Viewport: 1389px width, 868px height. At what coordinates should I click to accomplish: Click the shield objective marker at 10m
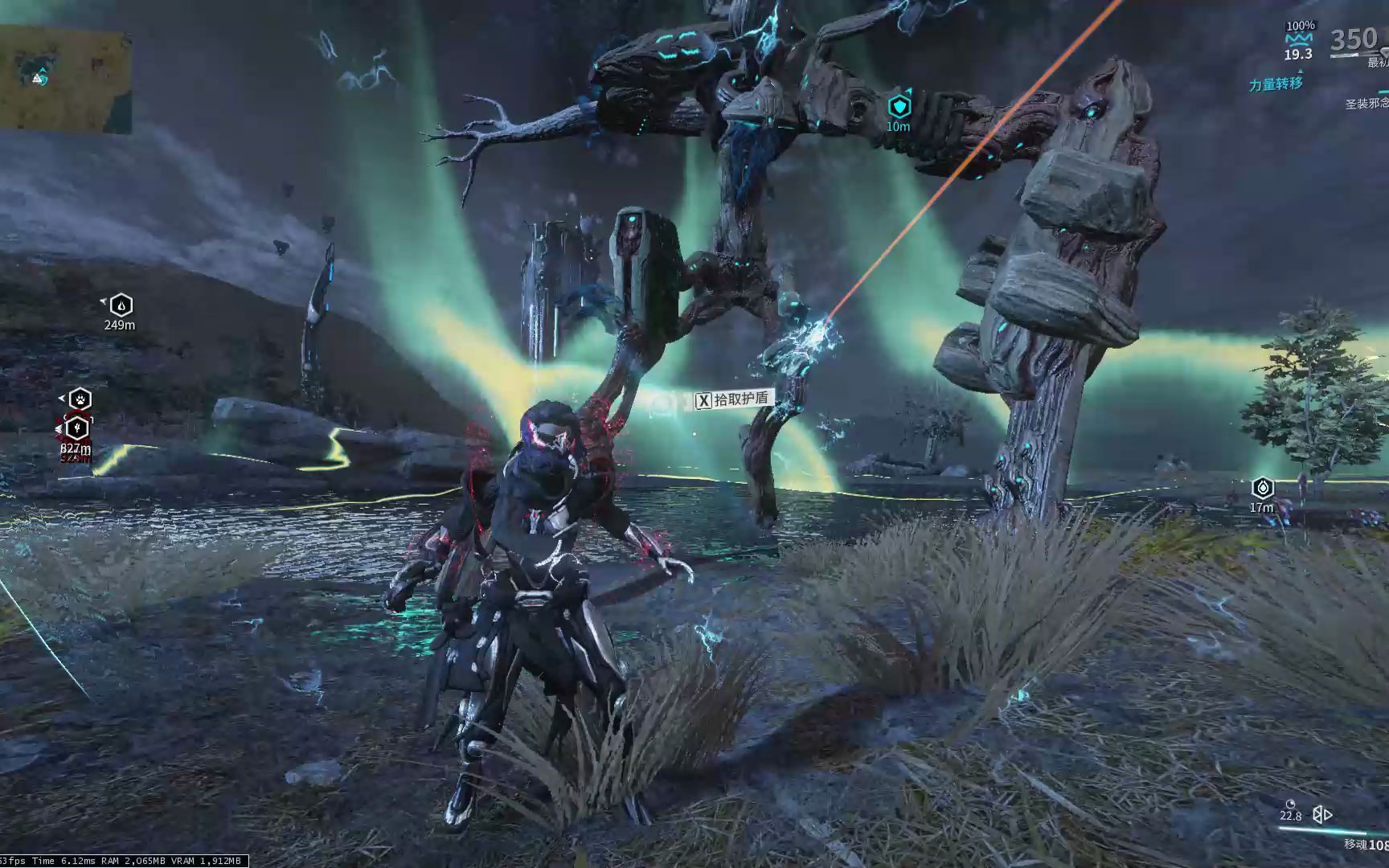point(899,106)
